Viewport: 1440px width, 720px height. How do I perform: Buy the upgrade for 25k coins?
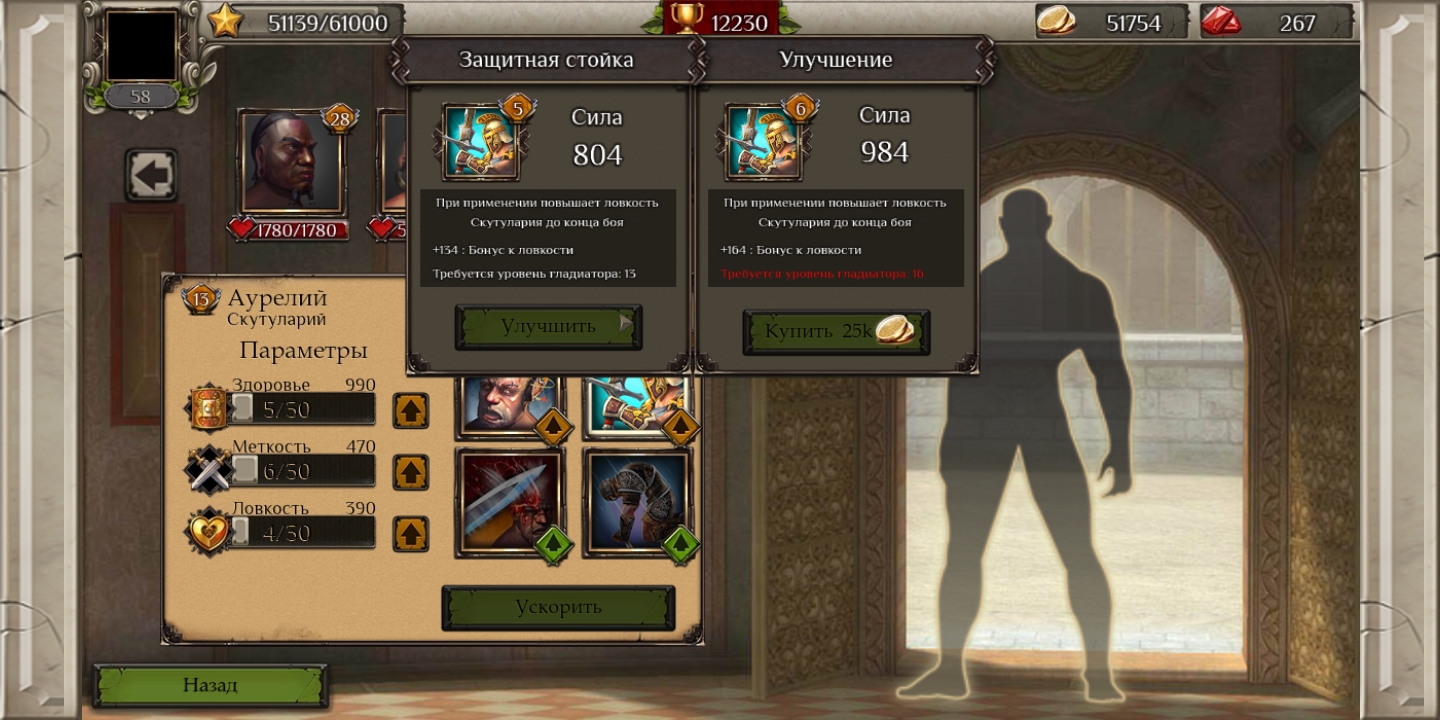[x=836, y=332]
